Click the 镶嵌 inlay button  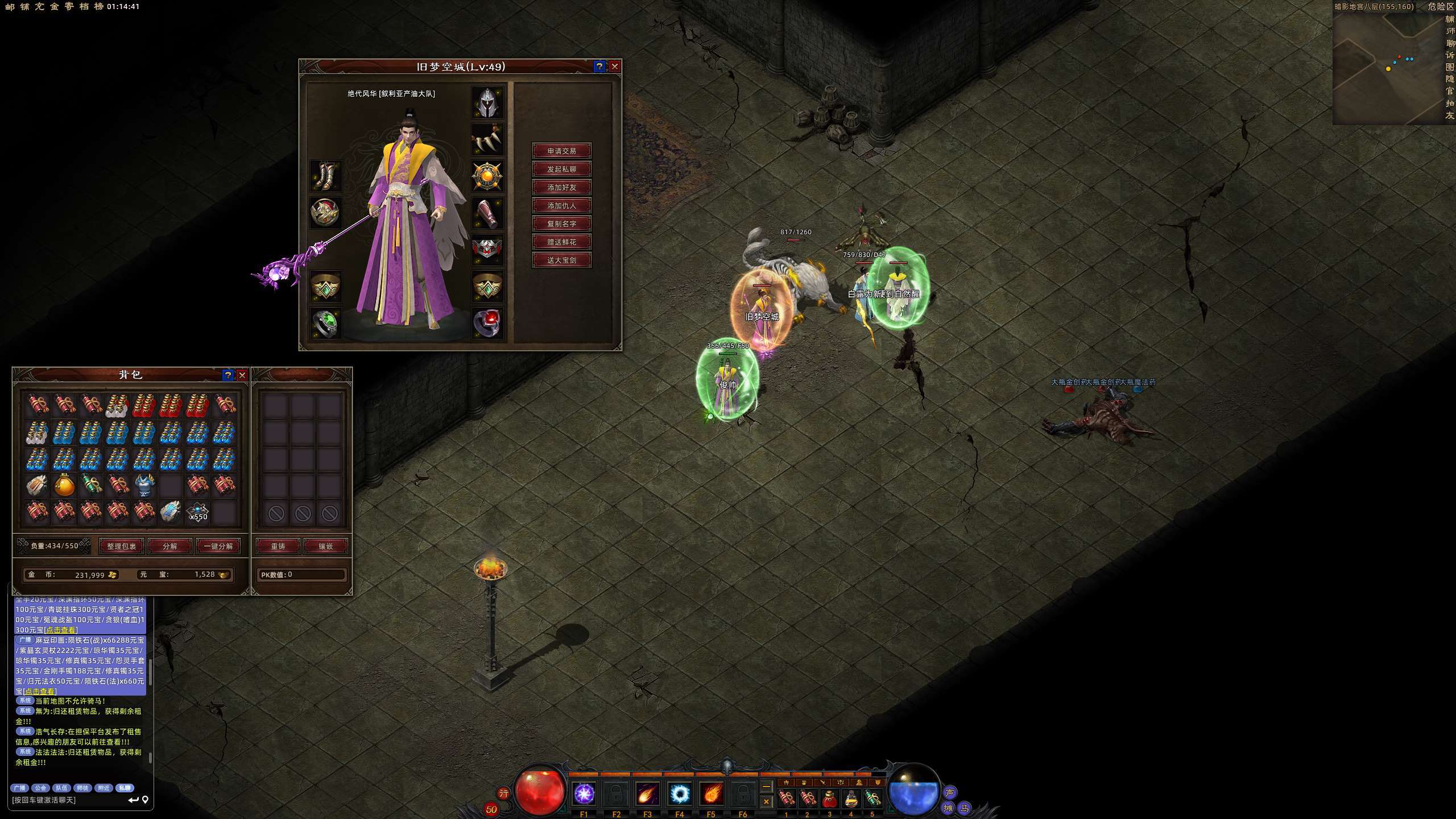[x=326, y=546]
